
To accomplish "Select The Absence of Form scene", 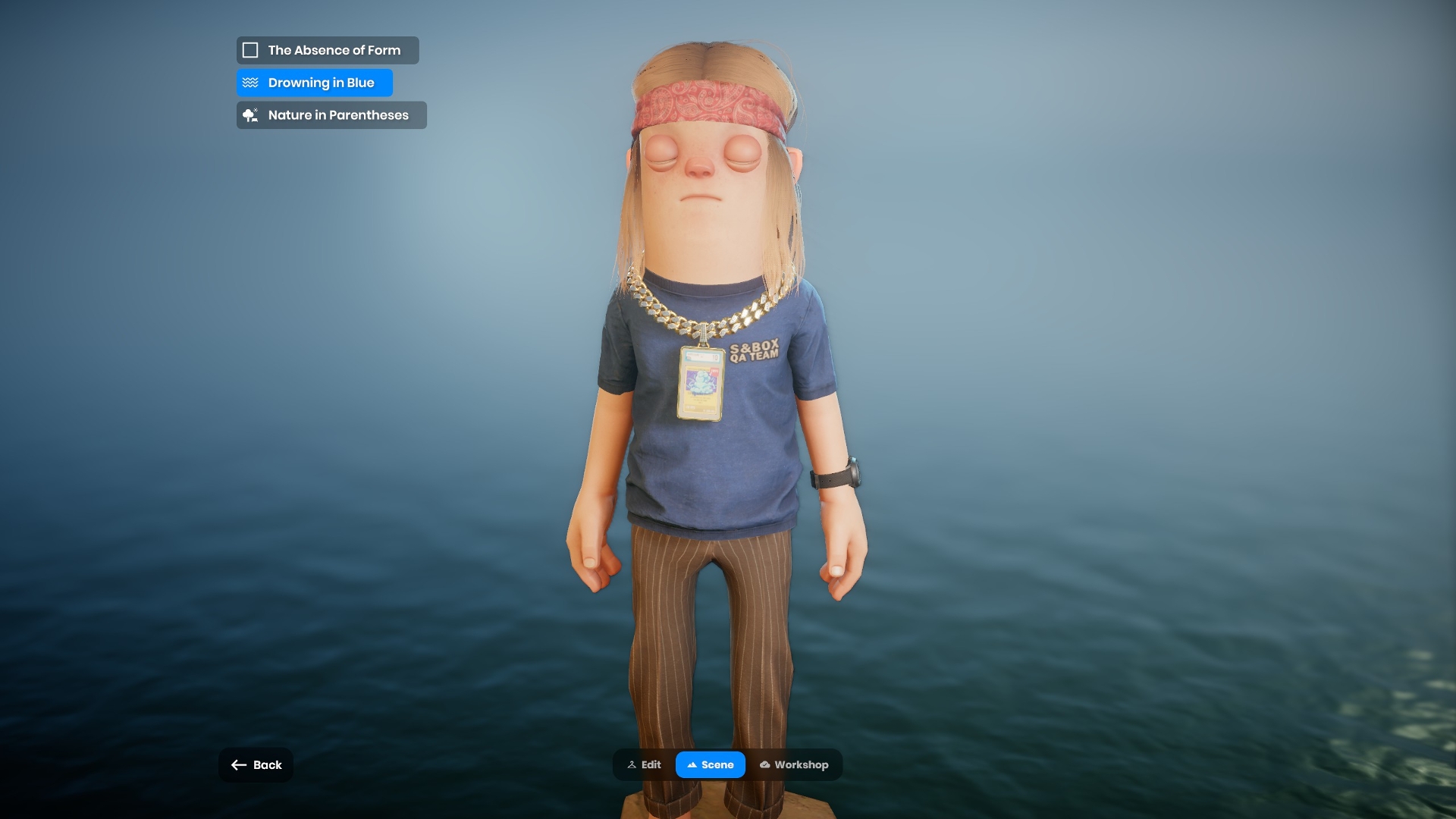I will 327,50.
